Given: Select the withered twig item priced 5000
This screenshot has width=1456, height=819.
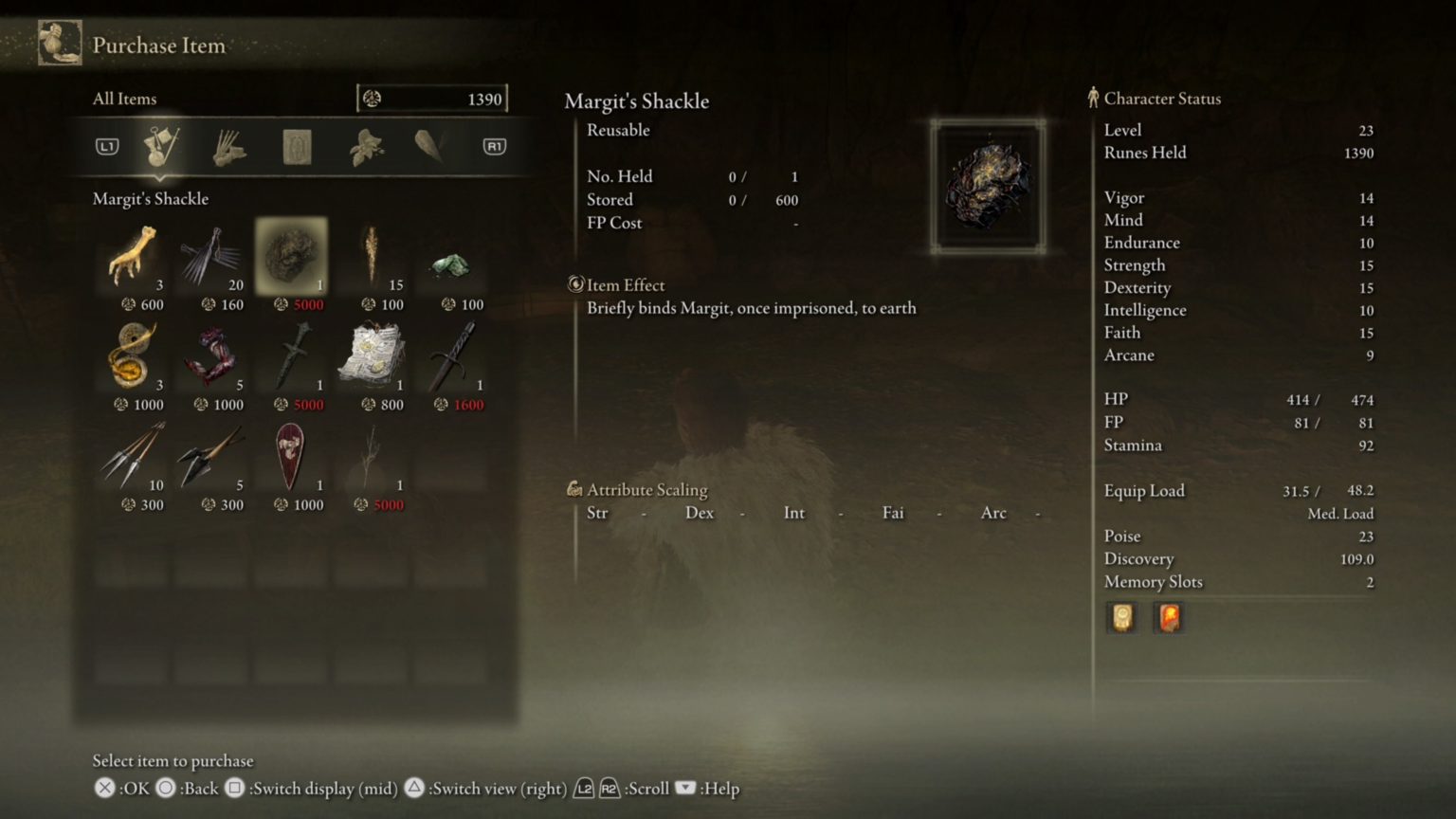Looking at the screenshot, I should pos(373,460).
